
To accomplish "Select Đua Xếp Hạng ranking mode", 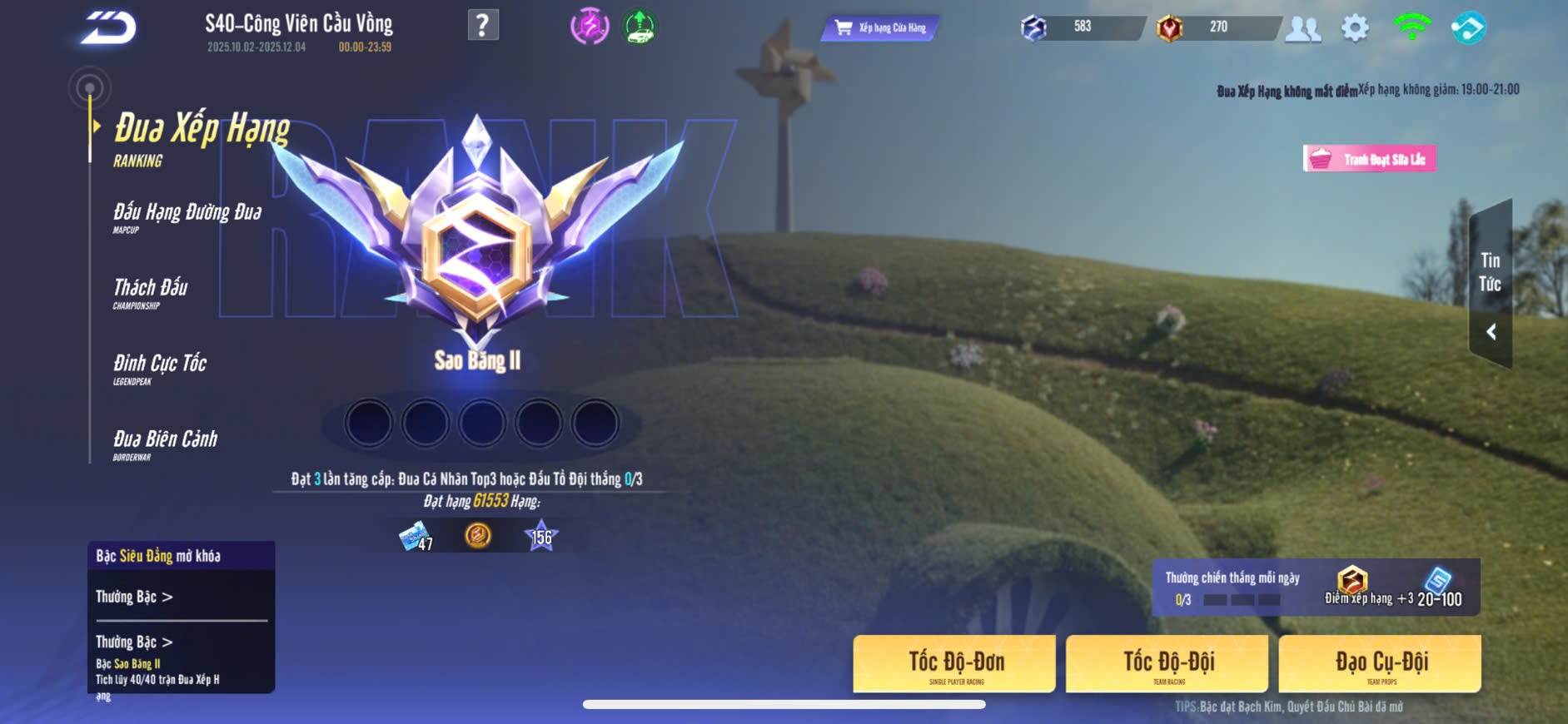I will (202, 136).
